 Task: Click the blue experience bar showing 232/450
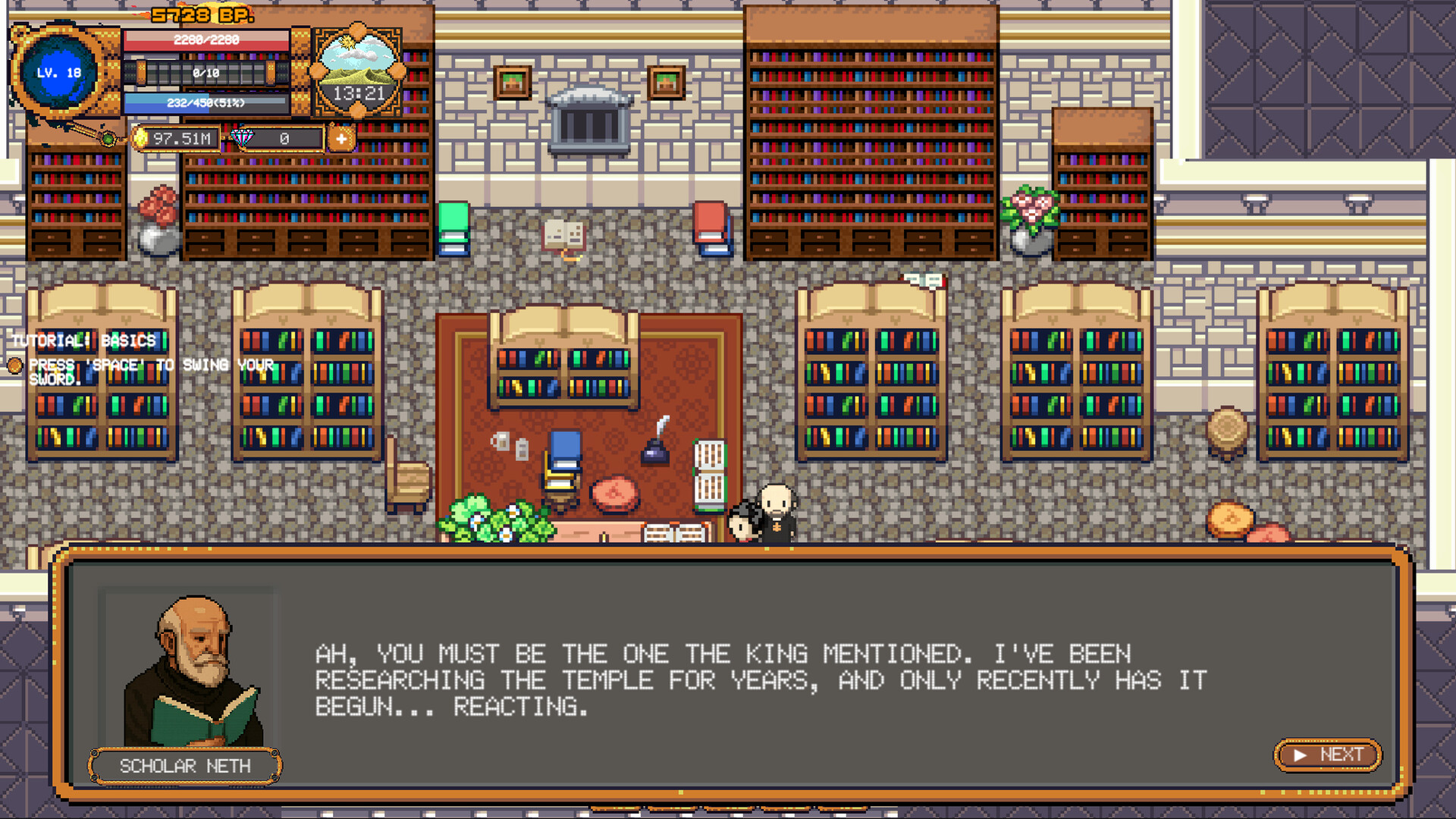(205, 105)
